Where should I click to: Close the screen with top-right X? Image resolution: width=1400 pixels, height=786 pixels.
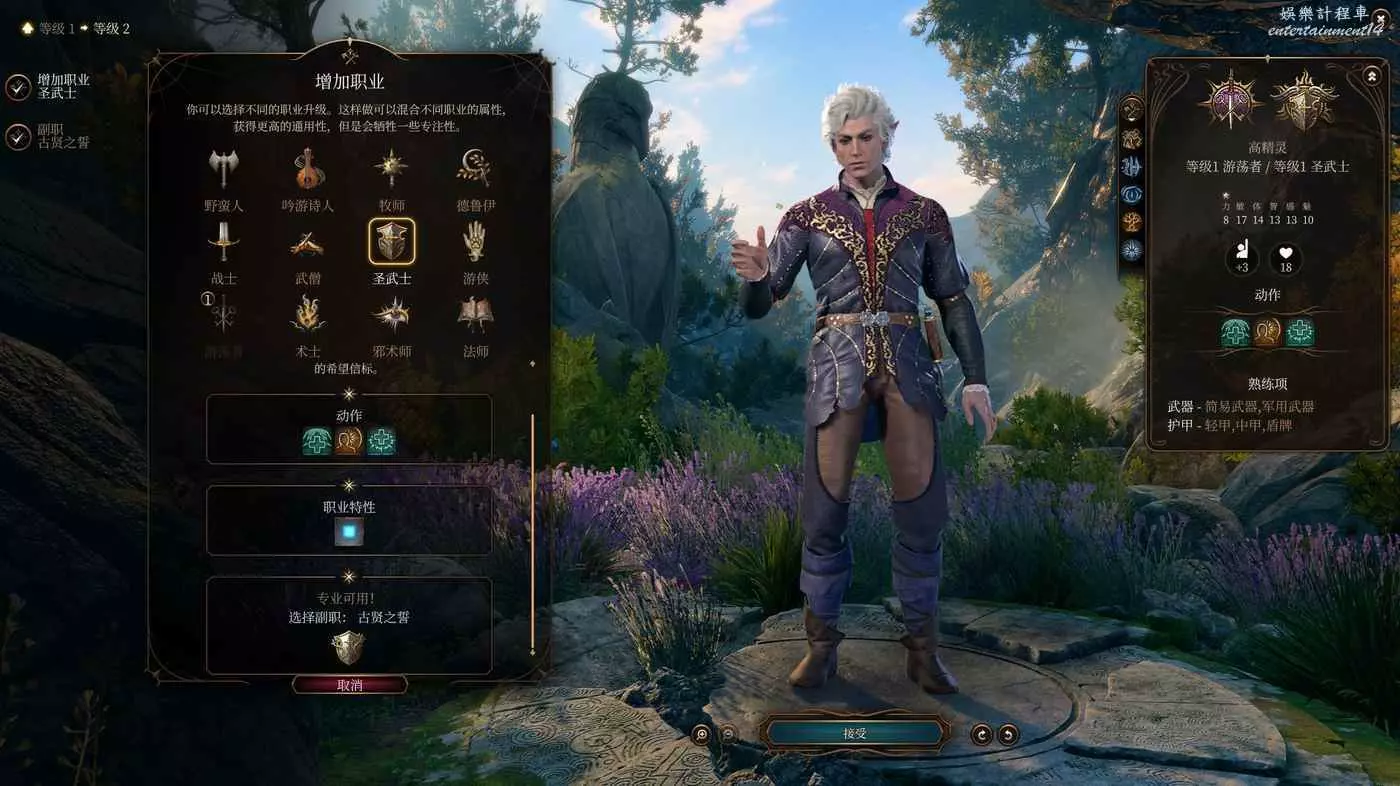1380,17
